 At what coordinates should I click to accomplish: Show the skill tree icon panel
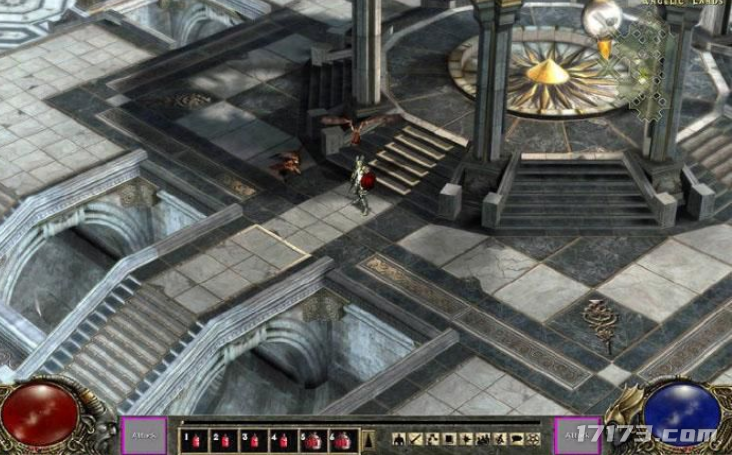[x=432, y=438]
